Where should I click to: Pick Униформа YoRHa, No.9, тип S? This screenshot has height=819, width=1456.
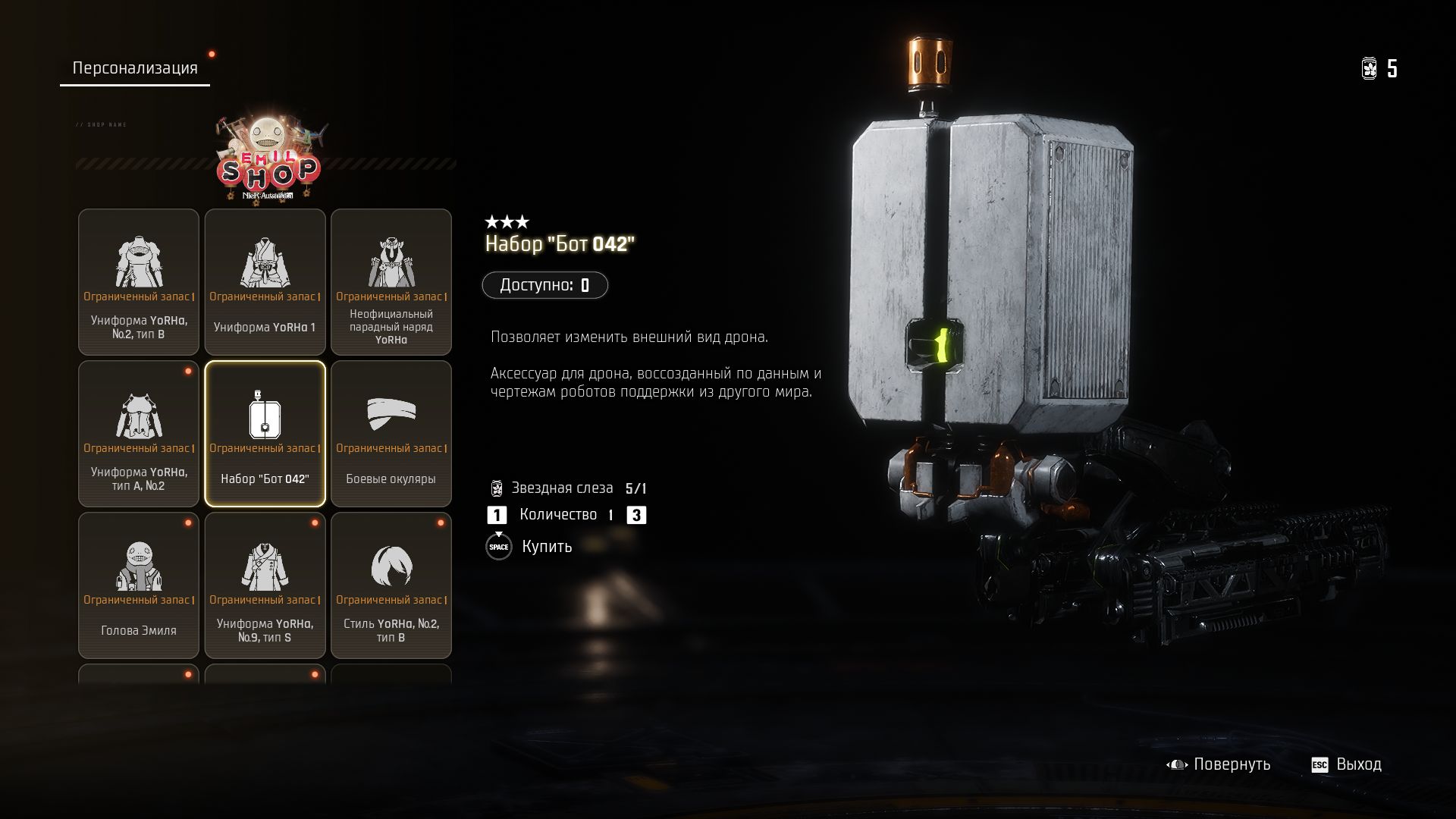click(x=265, y=585)
